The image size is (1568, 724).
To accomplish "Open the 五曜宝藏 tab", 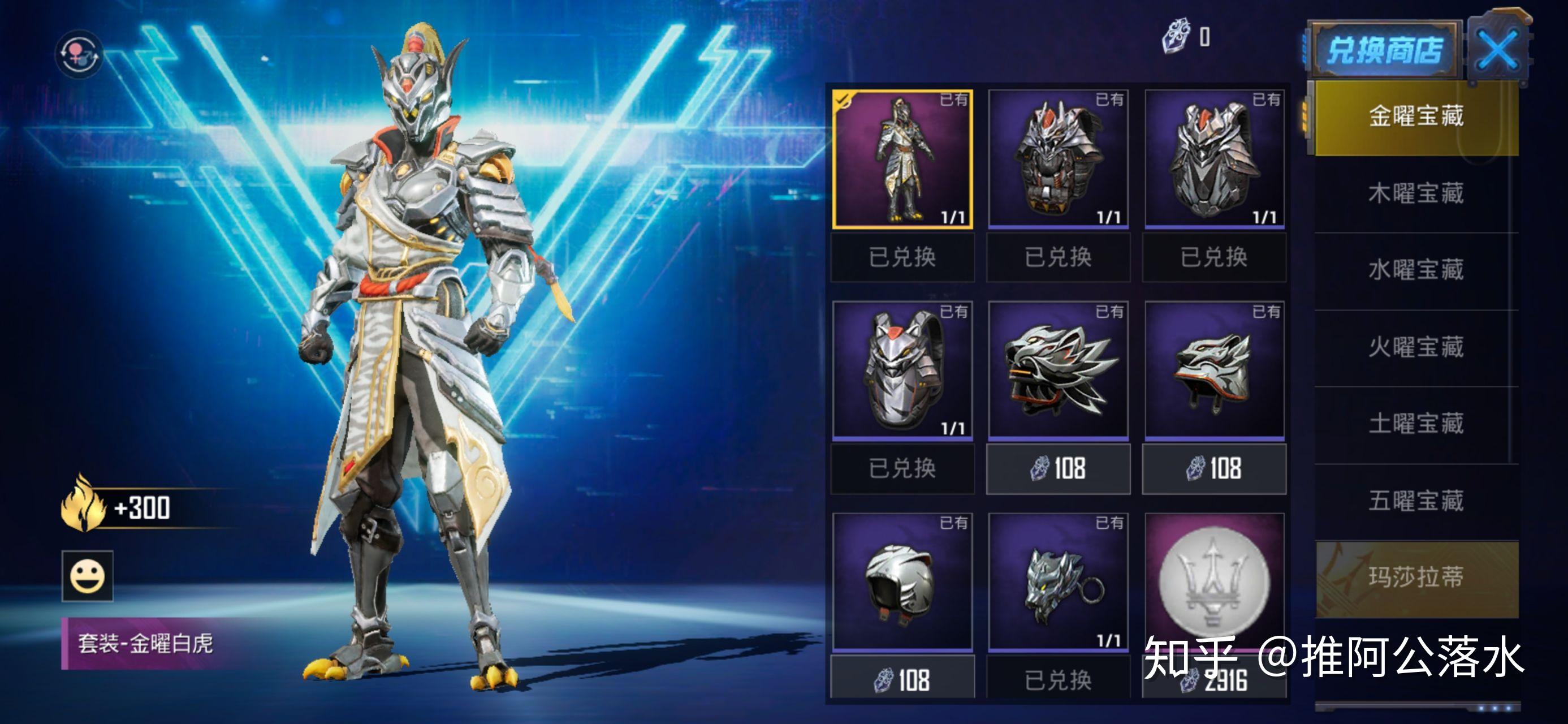I will [x=1416, y=501].
